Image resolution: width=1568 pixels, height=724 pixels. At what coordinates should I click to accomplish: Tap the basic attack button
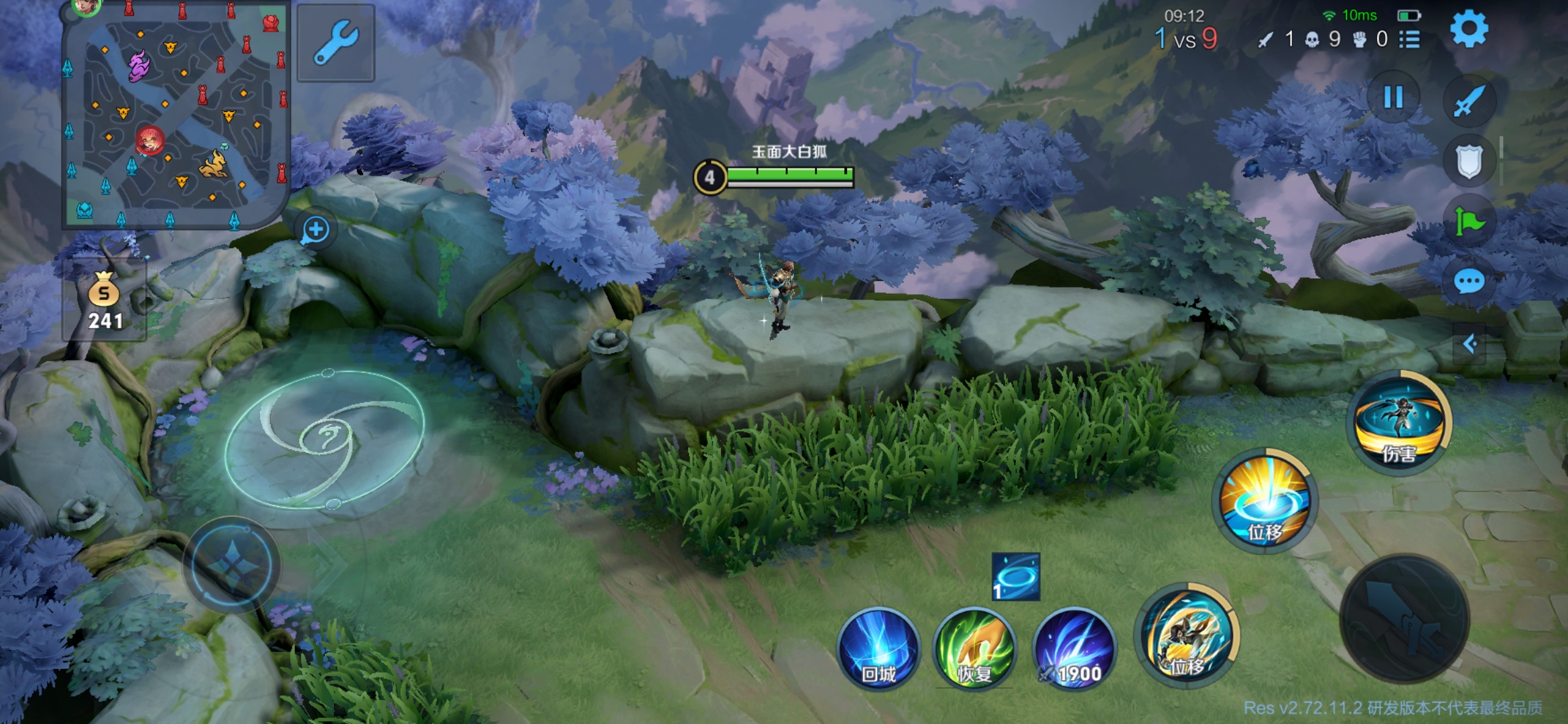pos(1404,618)
